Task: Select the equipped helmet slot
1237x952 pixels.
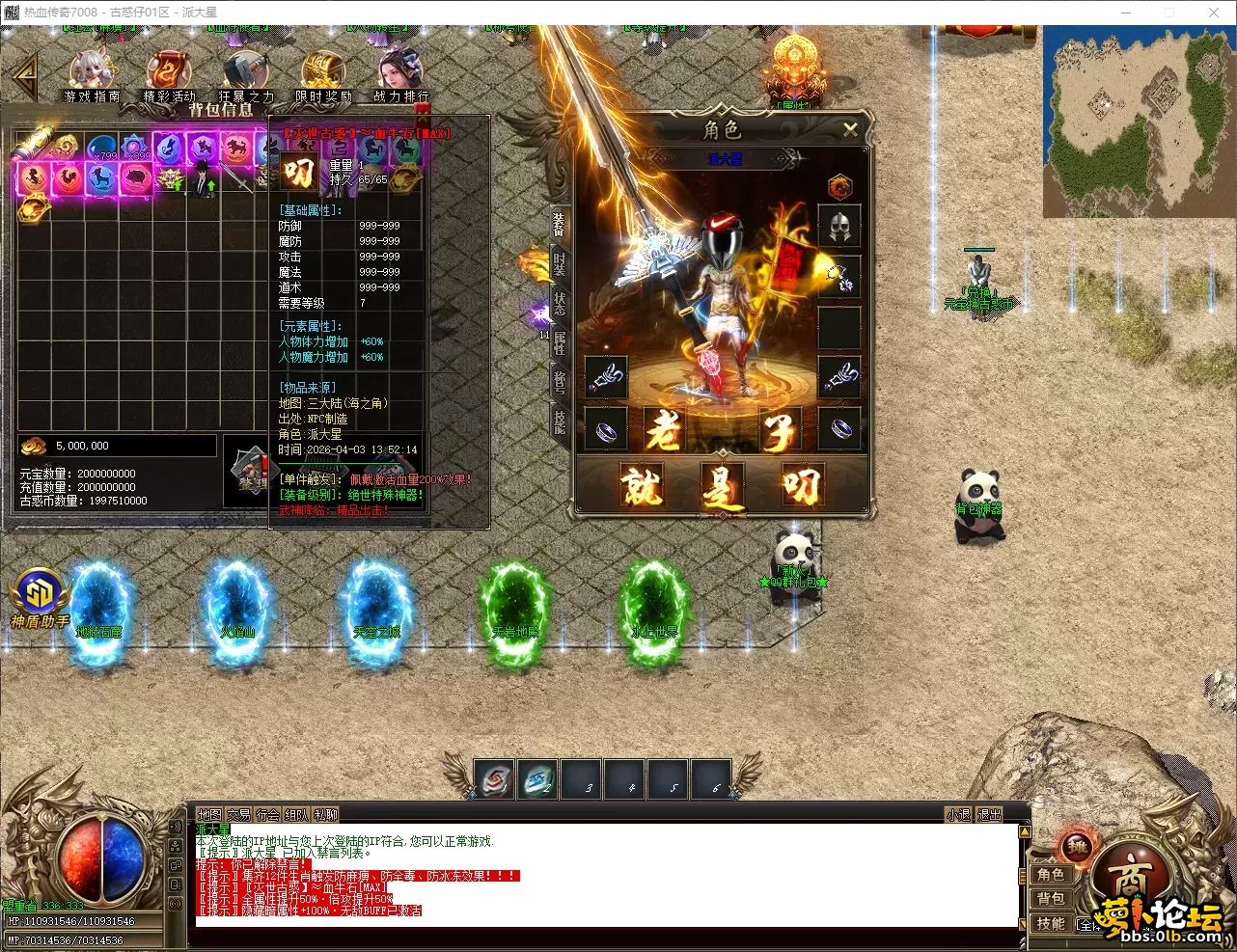Action: pos(838,227)
